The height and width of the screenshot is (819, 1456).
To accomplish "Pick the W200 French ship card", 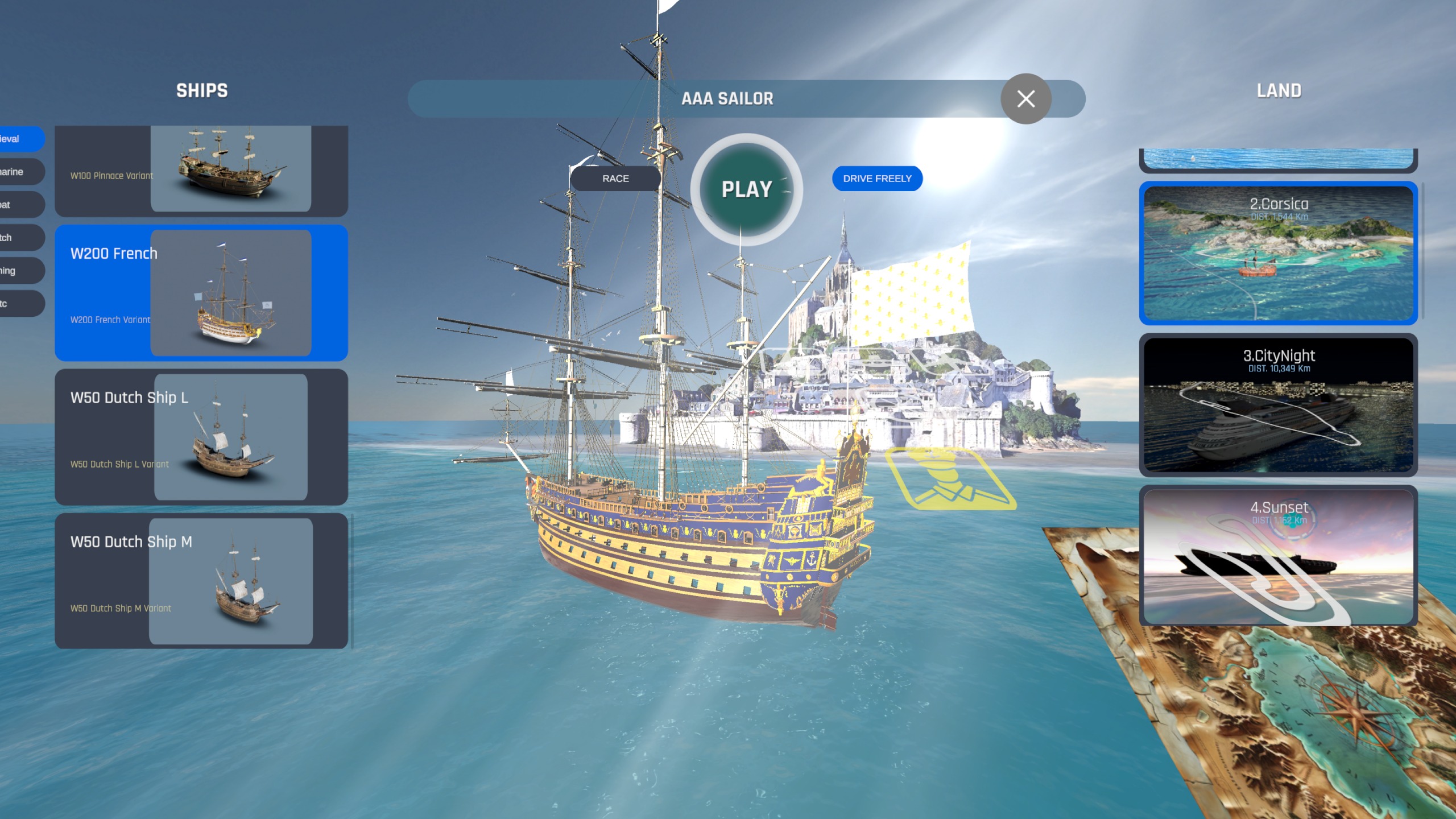I will coord(201,293).
